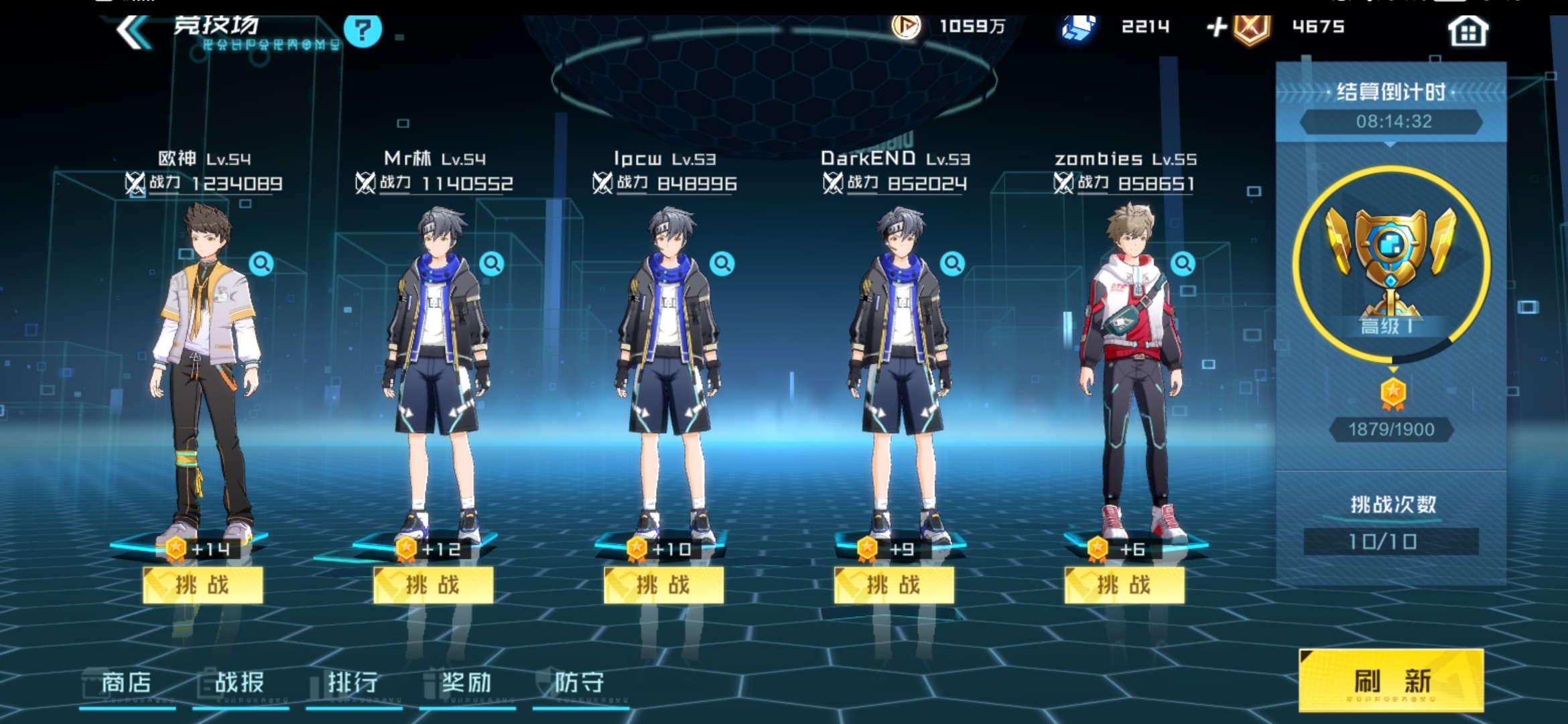Image resolution: width=1568 pixels, height=724 pixels.
Task: Return to the home screen via house icon
Action: tap(1467, 31)
